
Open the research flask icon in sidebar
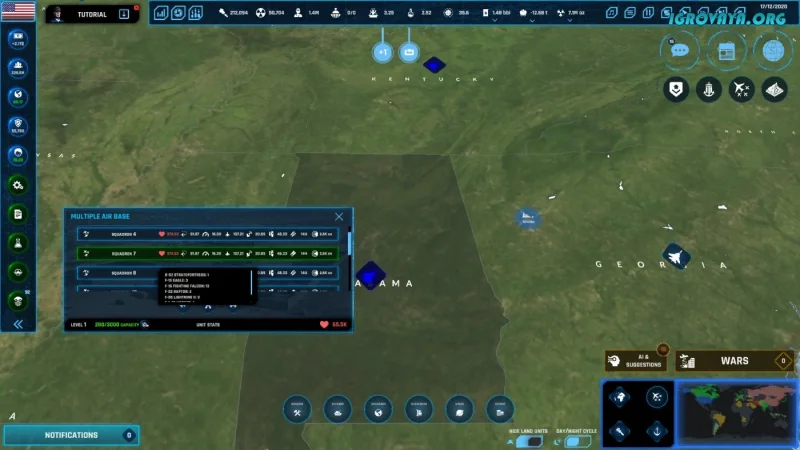18,243
